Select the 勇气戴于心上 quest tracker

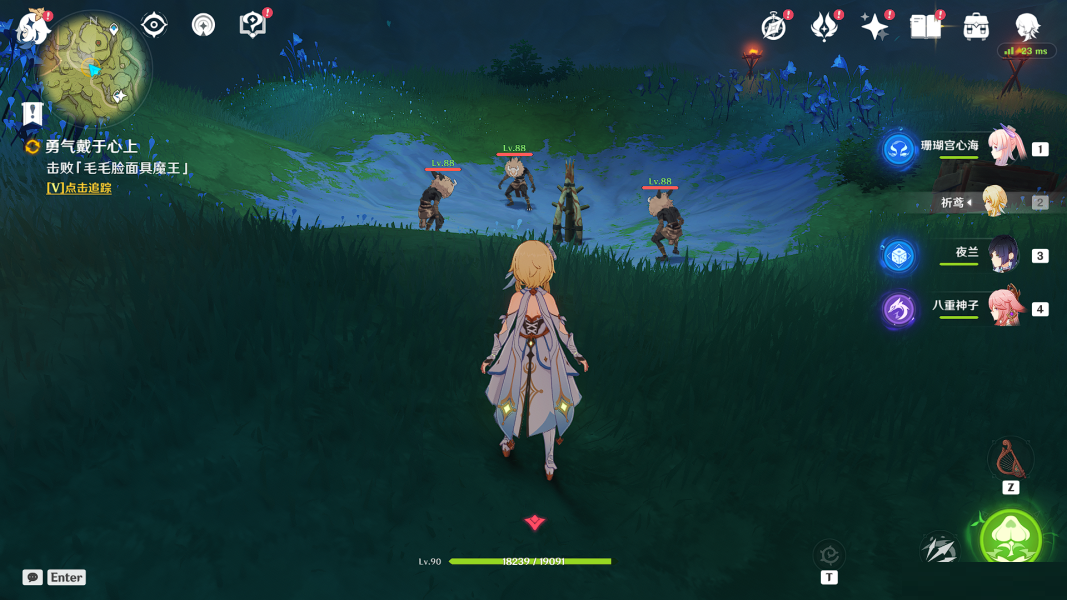[90, 147]
